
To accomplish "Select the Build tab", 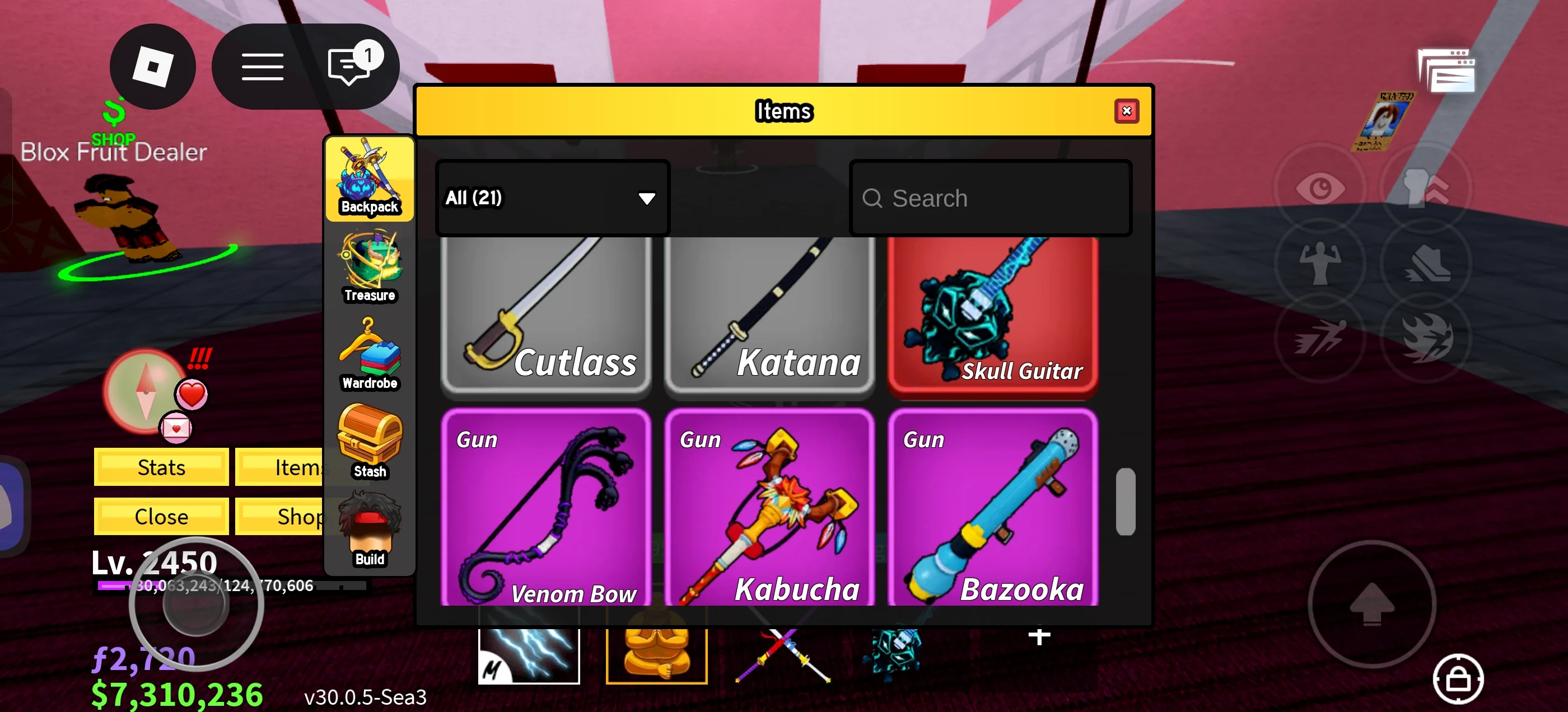I will [370, 531].
